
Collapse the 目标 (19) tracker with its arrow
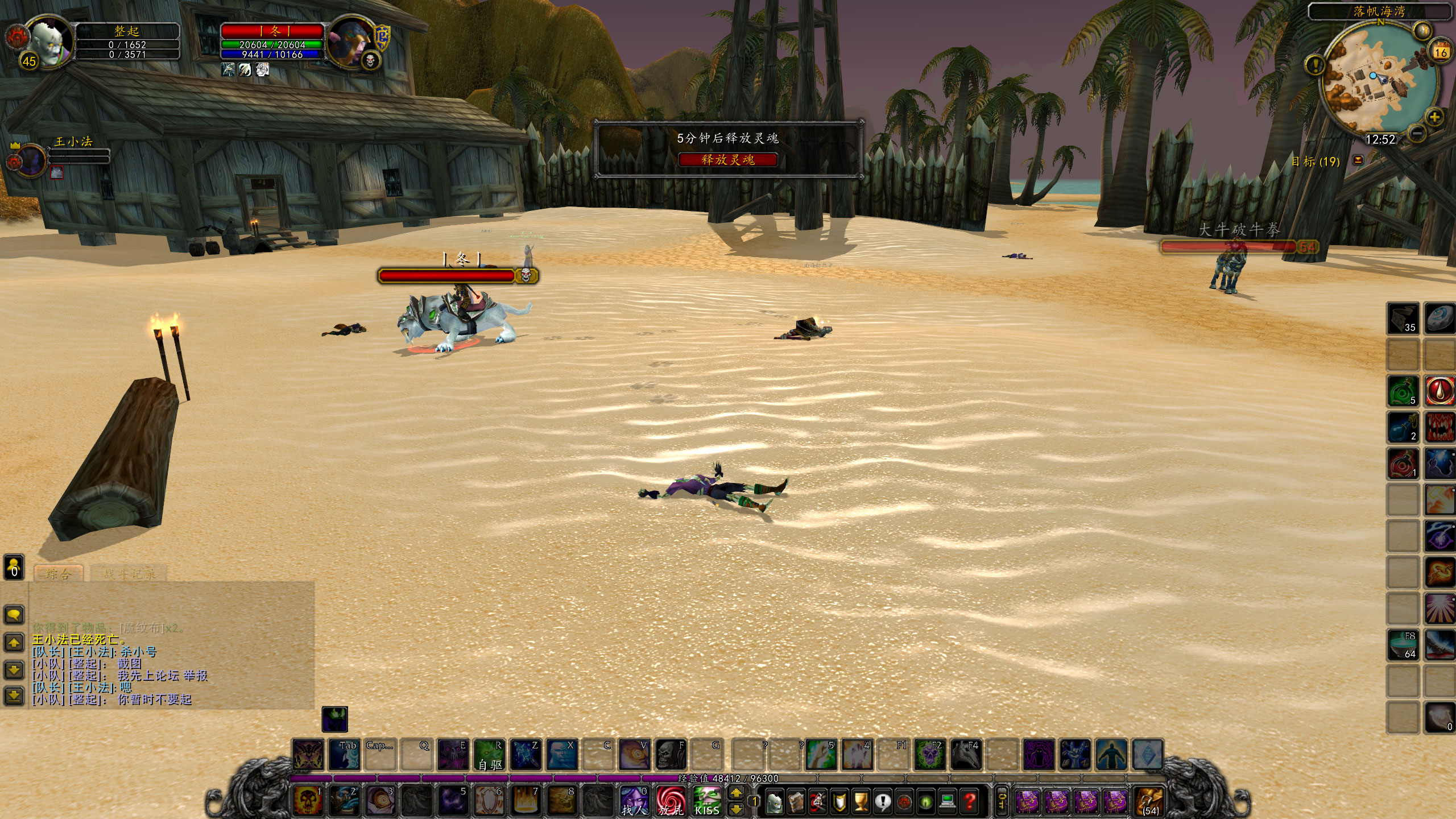point(1358,160)
